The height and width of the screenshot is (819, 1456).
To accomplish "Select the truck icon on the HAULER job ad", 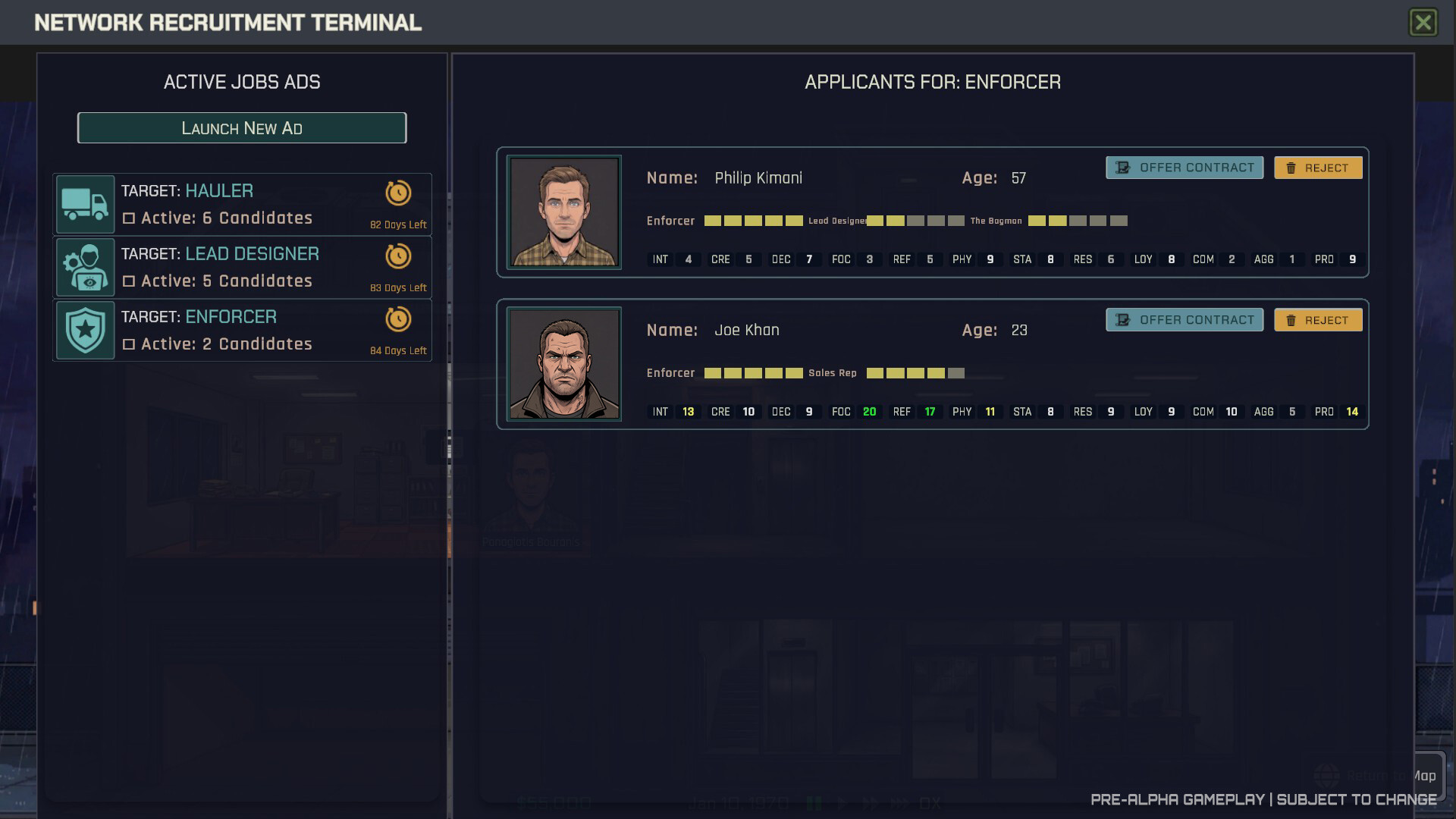I will (85, 203).
